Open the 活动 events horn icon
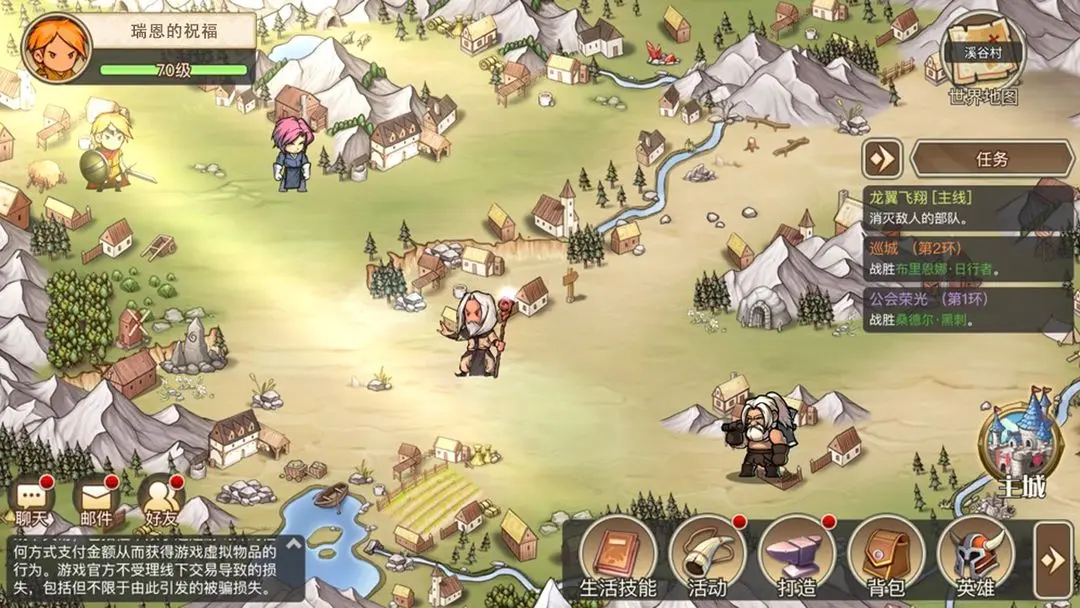This screenshot has height=608, width=1080. coord(707,556)
